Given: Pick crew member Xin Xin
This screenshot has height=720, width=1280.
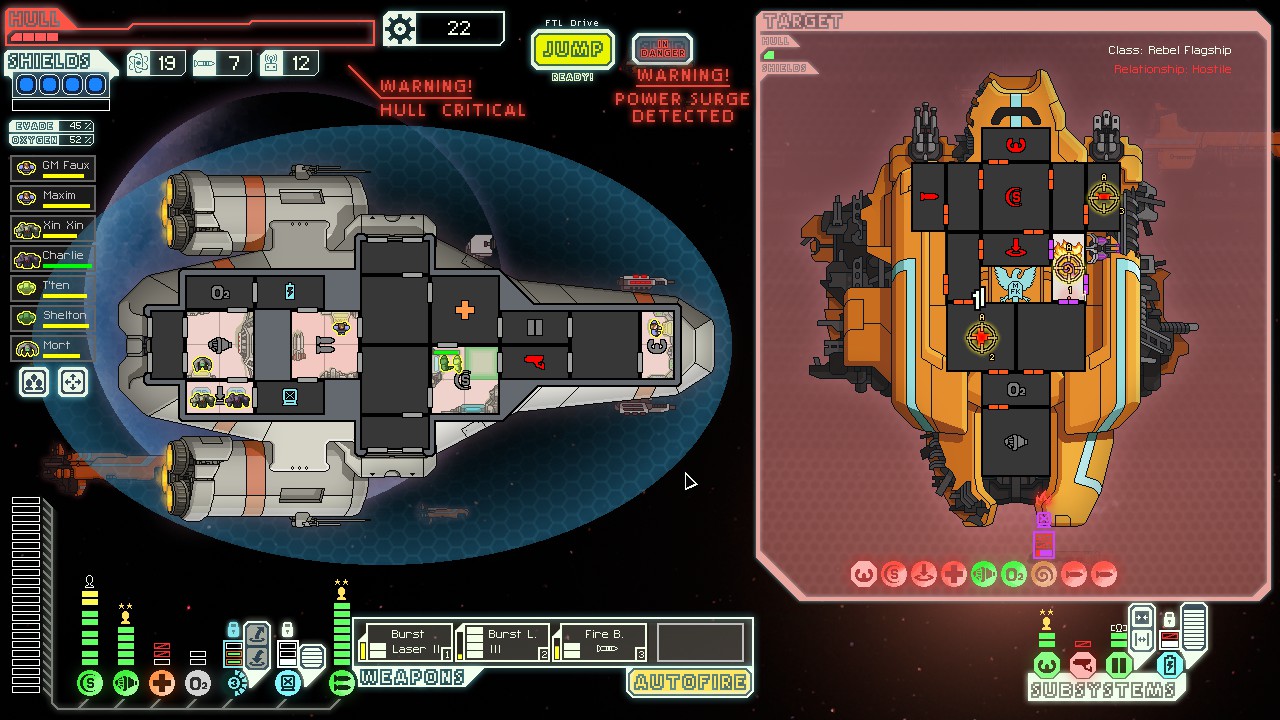Looking at the screenshot, I should (x=54, y=227).
